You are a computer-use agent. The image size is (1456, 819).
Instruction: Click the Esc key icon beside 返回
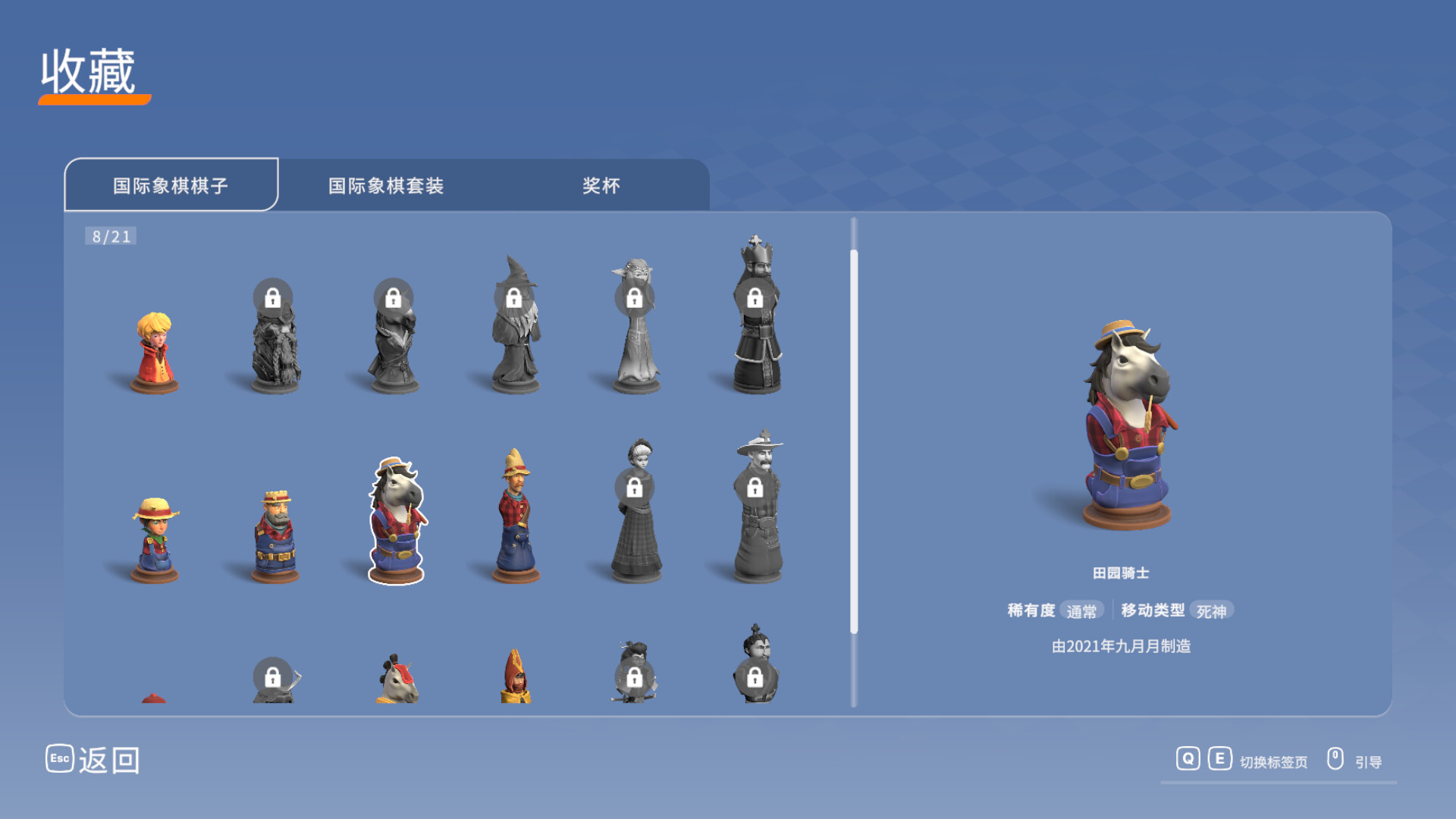(59, 758)
